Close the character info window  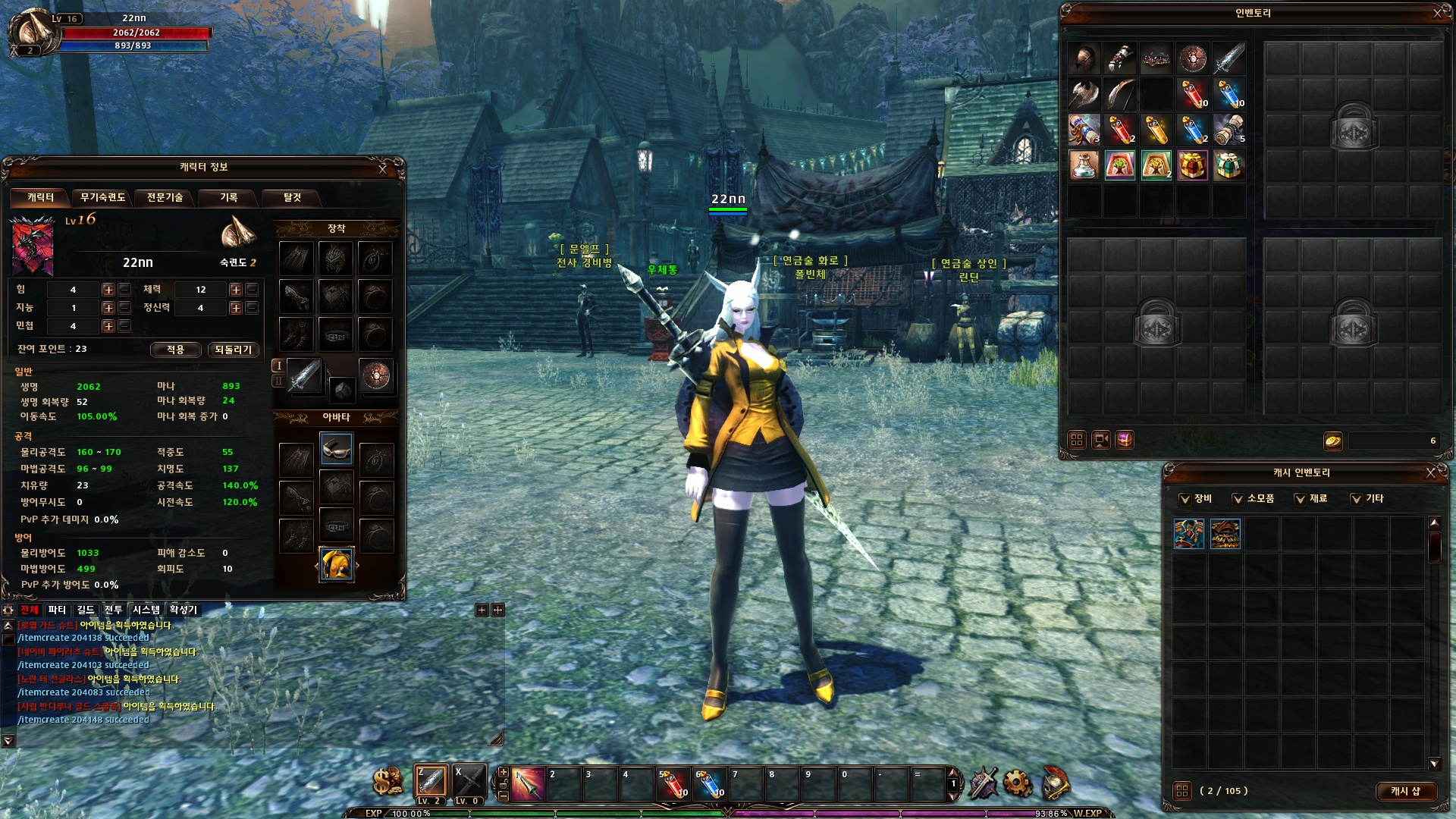point(383,169)
